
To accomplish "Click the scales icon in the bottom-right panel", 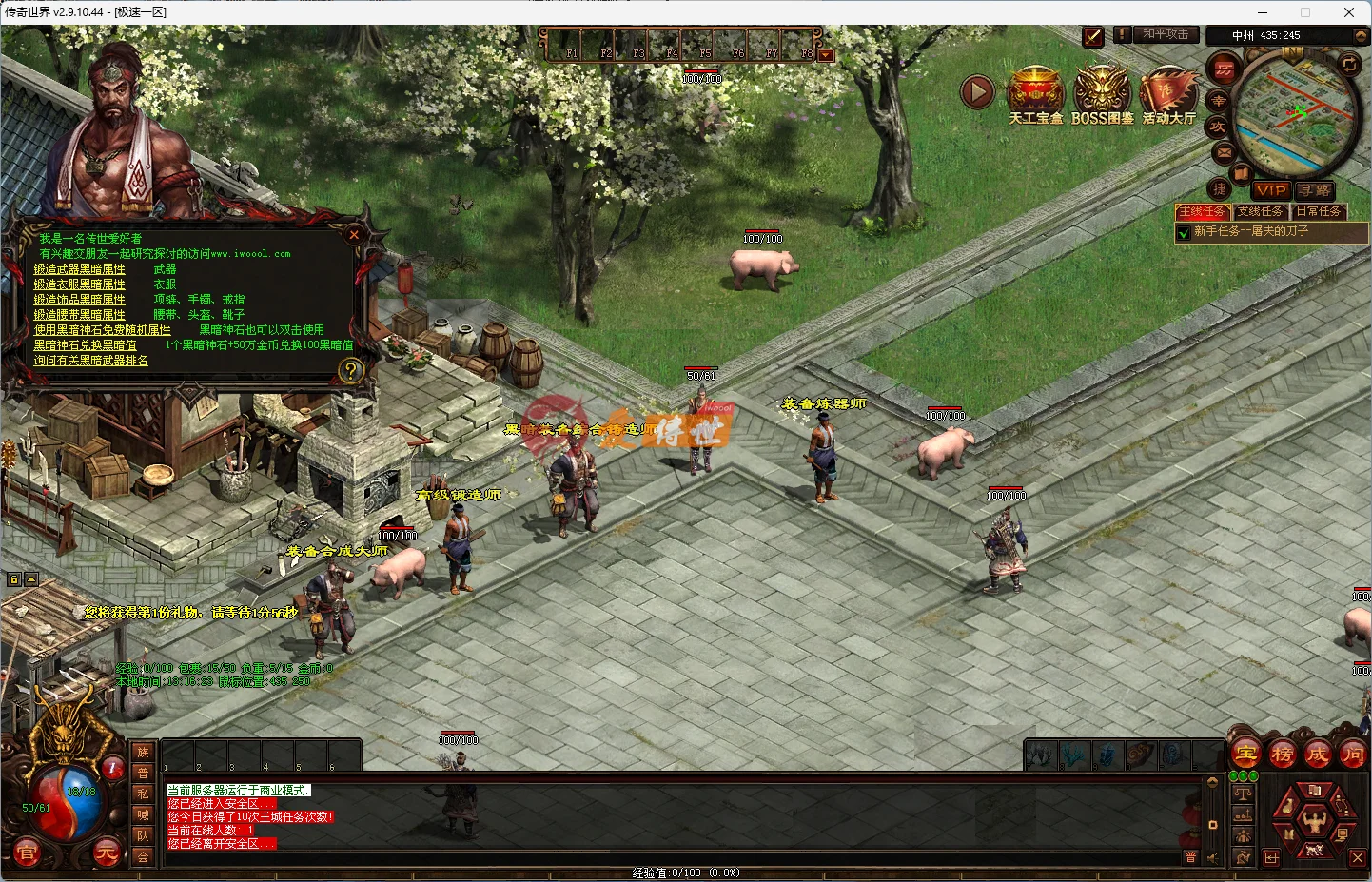I will 1244,794.
